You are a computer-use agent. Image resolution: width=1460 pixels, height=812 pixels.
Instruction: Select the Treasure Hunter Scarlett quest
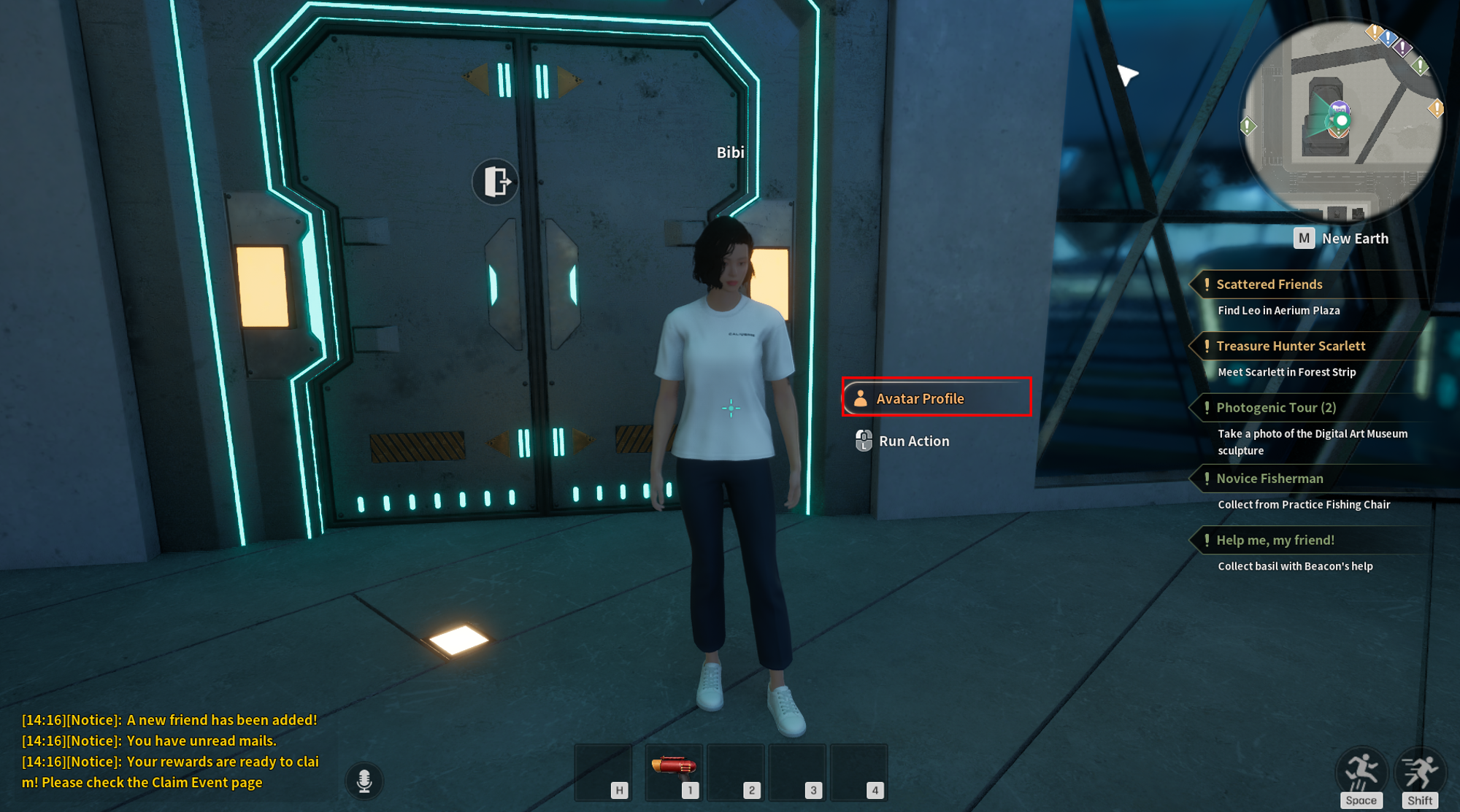tap(1291, 346)
